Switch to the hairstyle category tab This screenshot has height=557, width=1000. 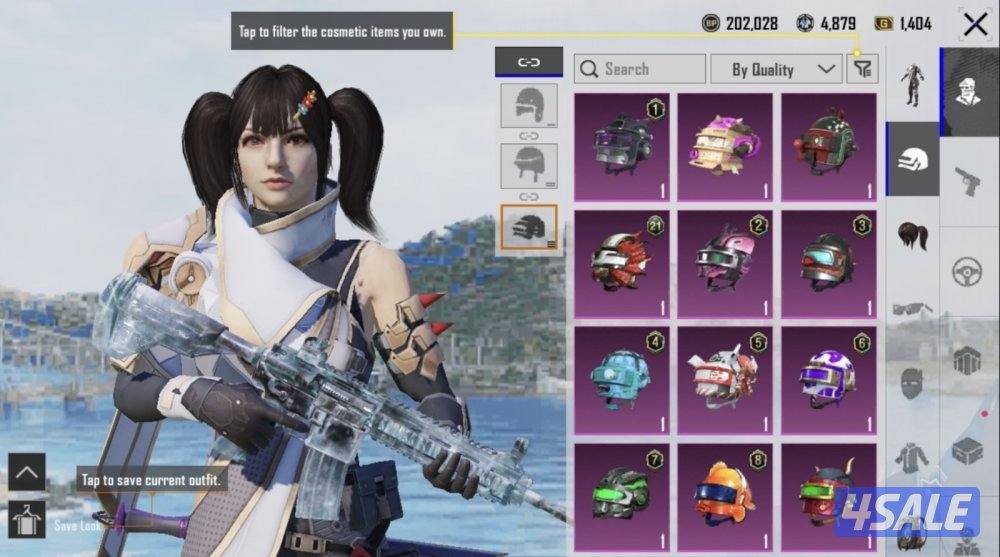click(913, 237)
